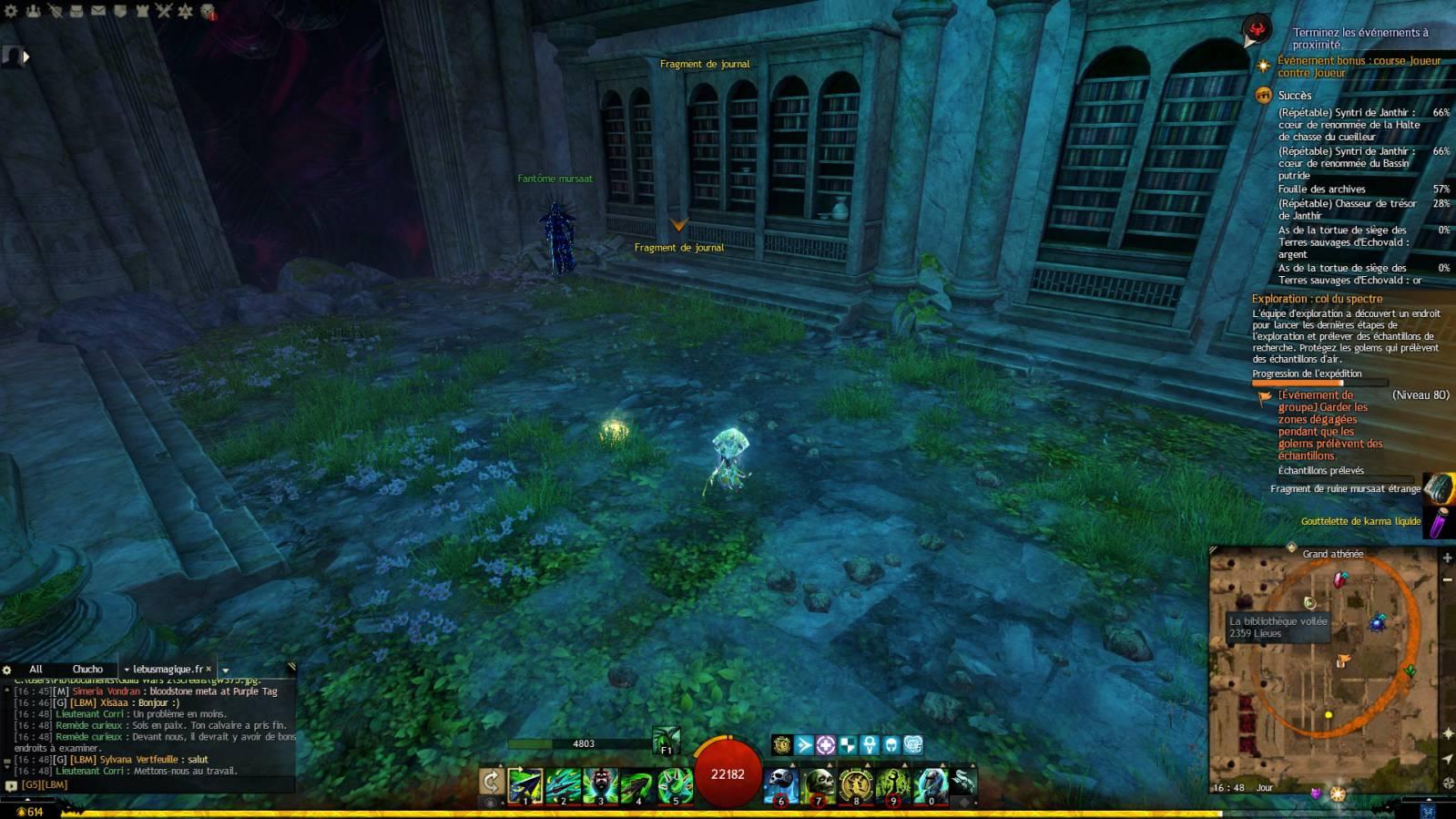Select the group event objective in tracker
The width and height of the screenshot is (1456, 819).
pyautogui.click(x=1329, y=425)
